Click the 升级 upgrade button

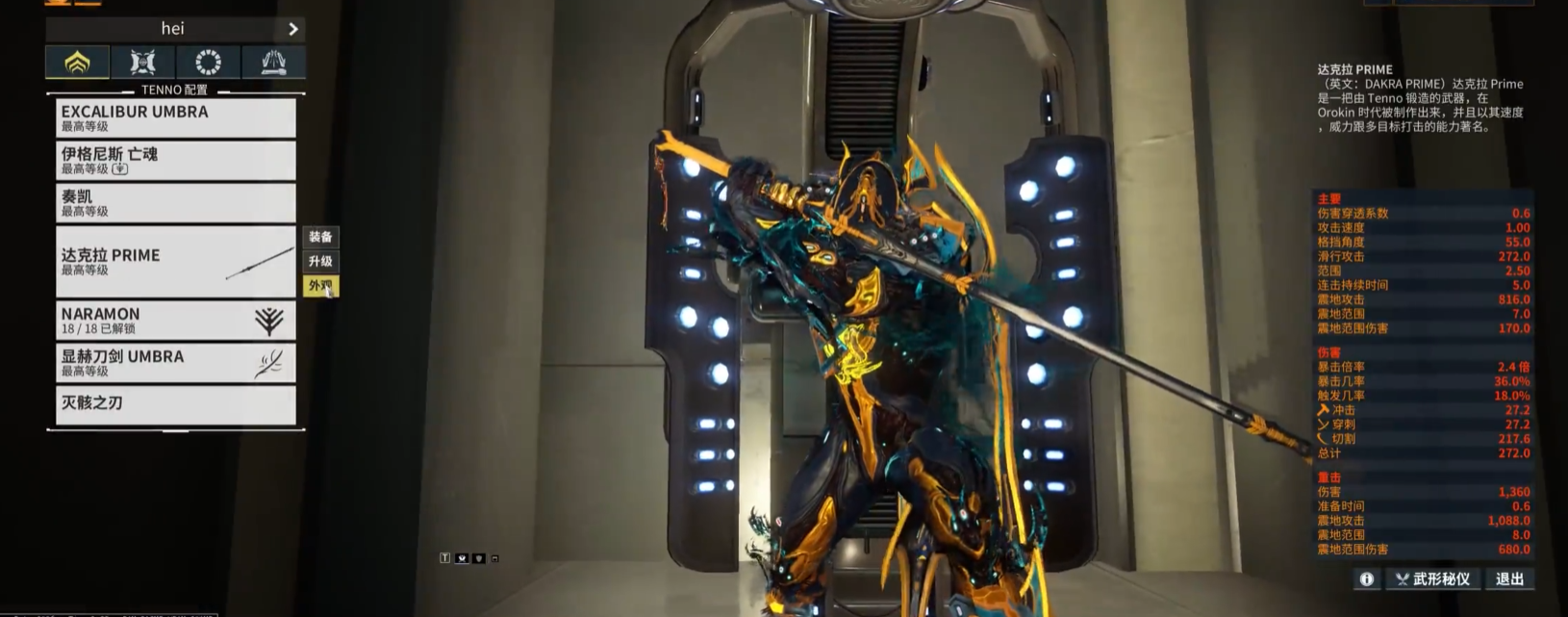tap(320, 262)
